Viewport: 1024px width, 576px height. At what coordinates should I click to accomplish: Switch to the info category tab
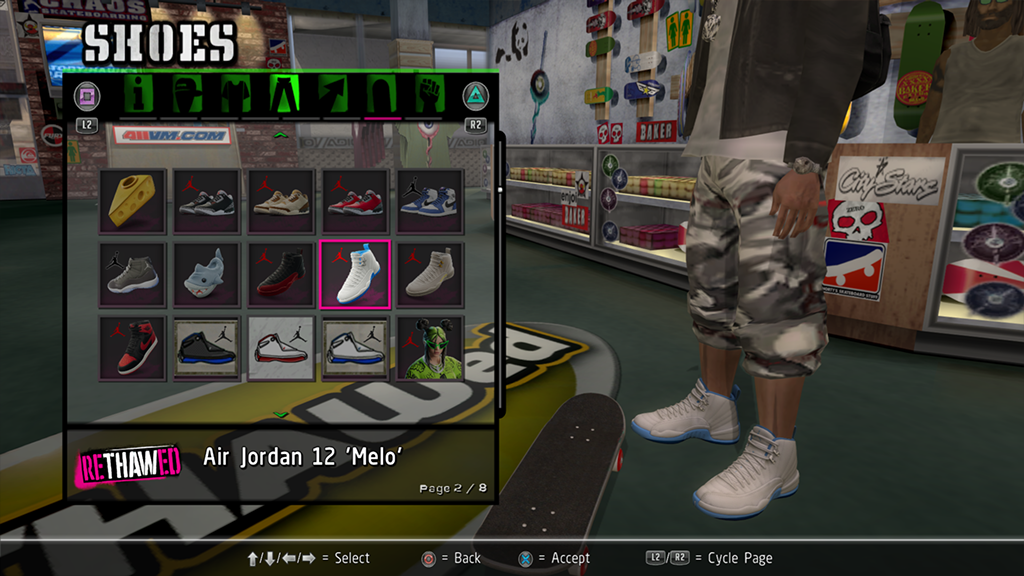140,95
